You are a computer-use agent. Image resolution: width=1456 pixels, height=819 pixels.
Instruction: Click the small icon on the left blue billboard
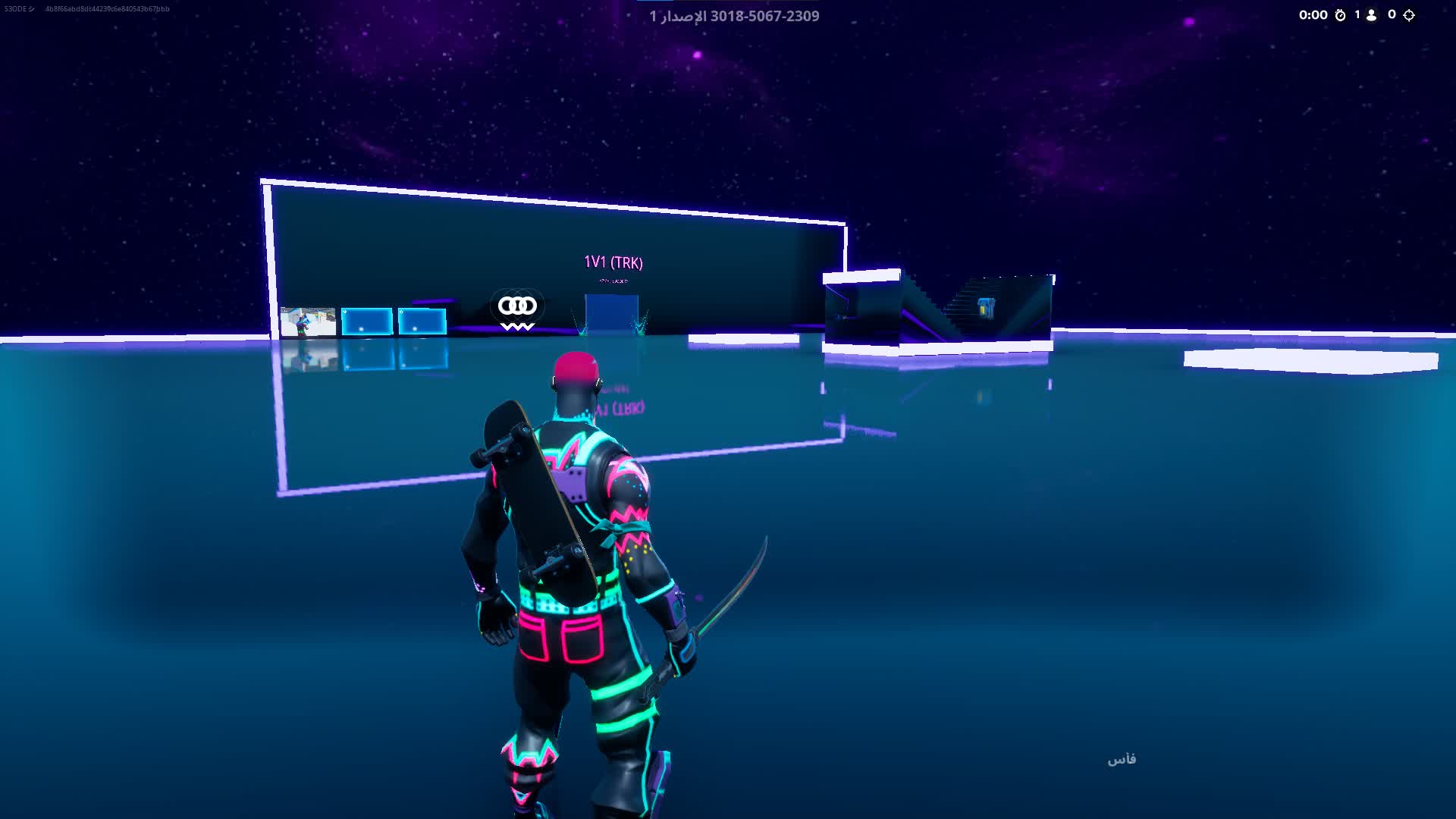click(x=344, y=312)
